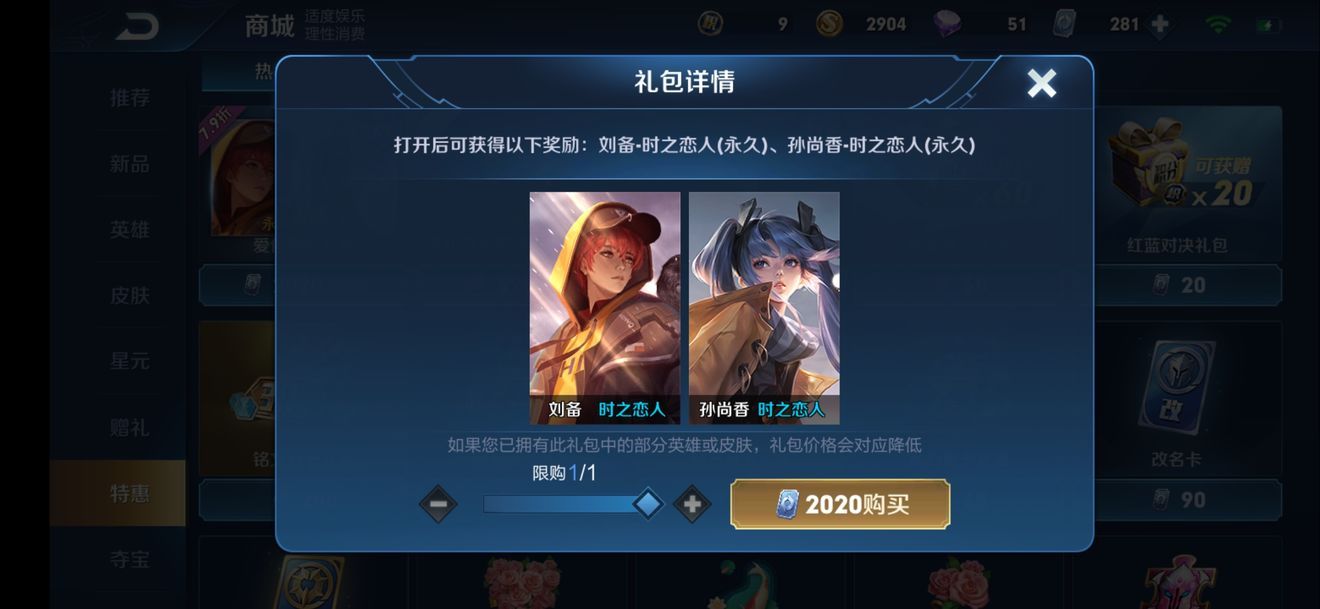1320x609 pixels.
Task: Switch to the 赠礼 category
Action: [x=129, y=427]
